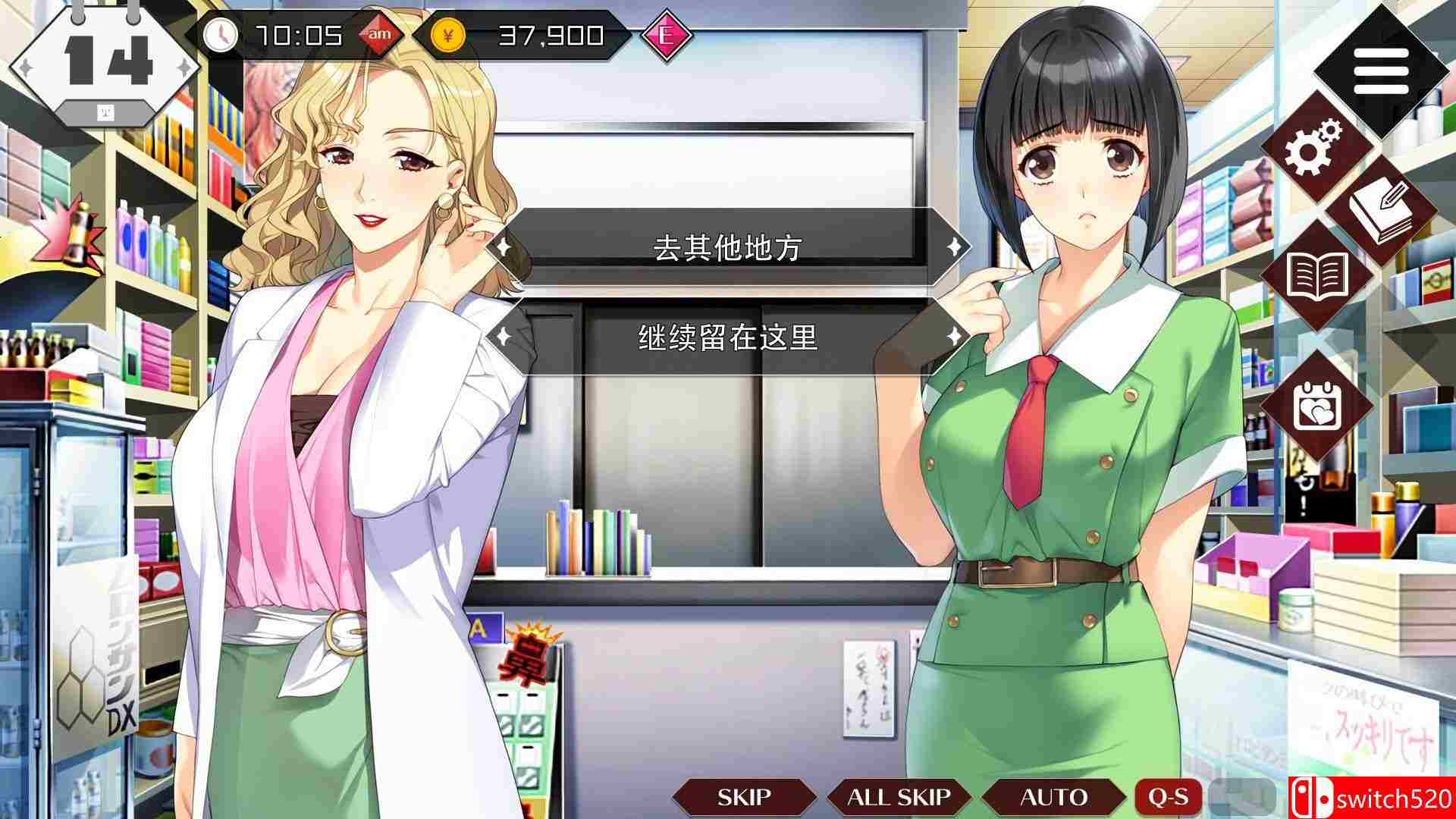Click the red am time-of-day badge
1456x819 pixels.
tap(381, 33)
